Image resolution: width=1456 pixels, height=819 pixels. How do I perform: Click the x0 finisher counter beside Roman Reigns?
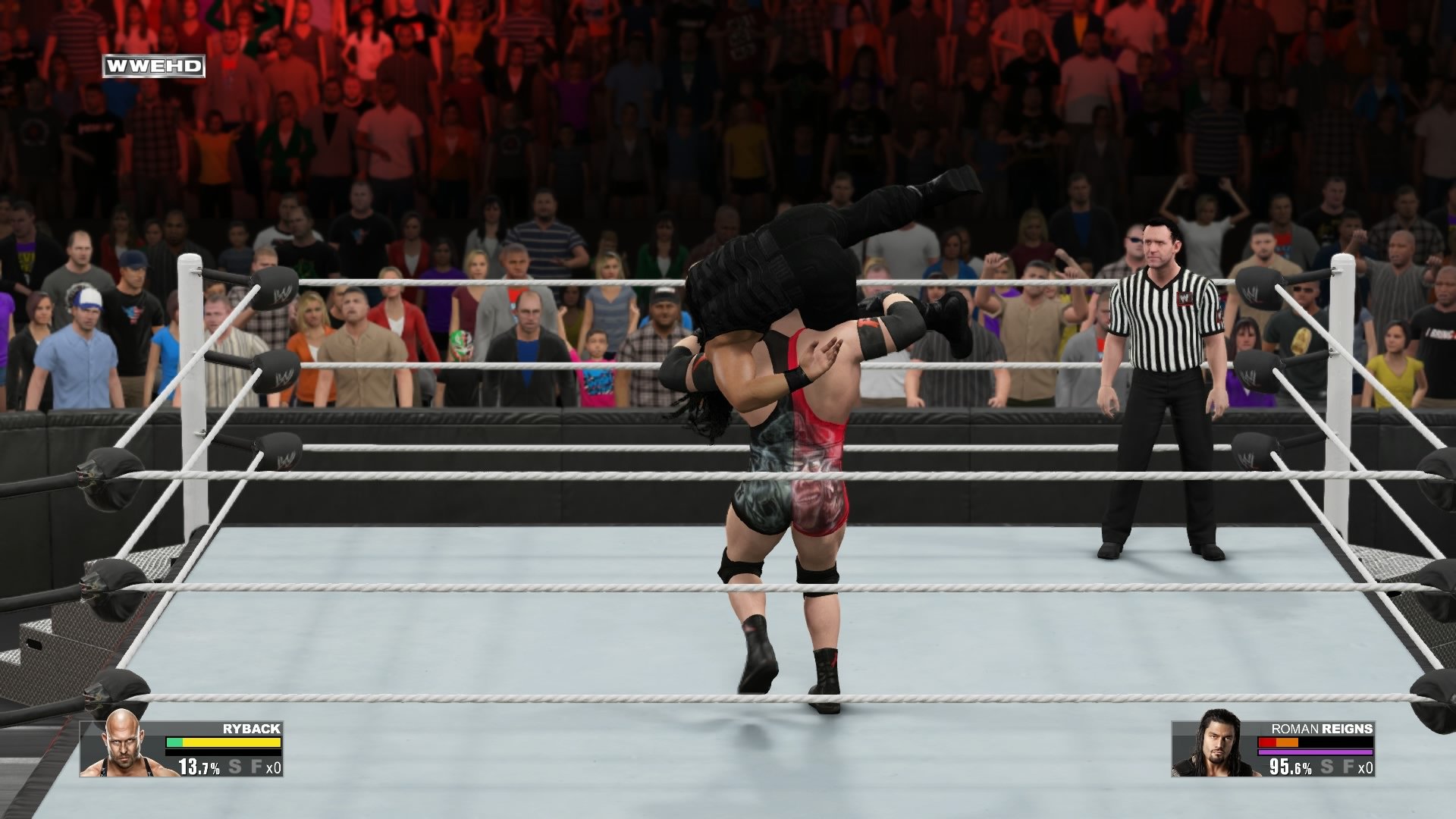coord(1367,768)
